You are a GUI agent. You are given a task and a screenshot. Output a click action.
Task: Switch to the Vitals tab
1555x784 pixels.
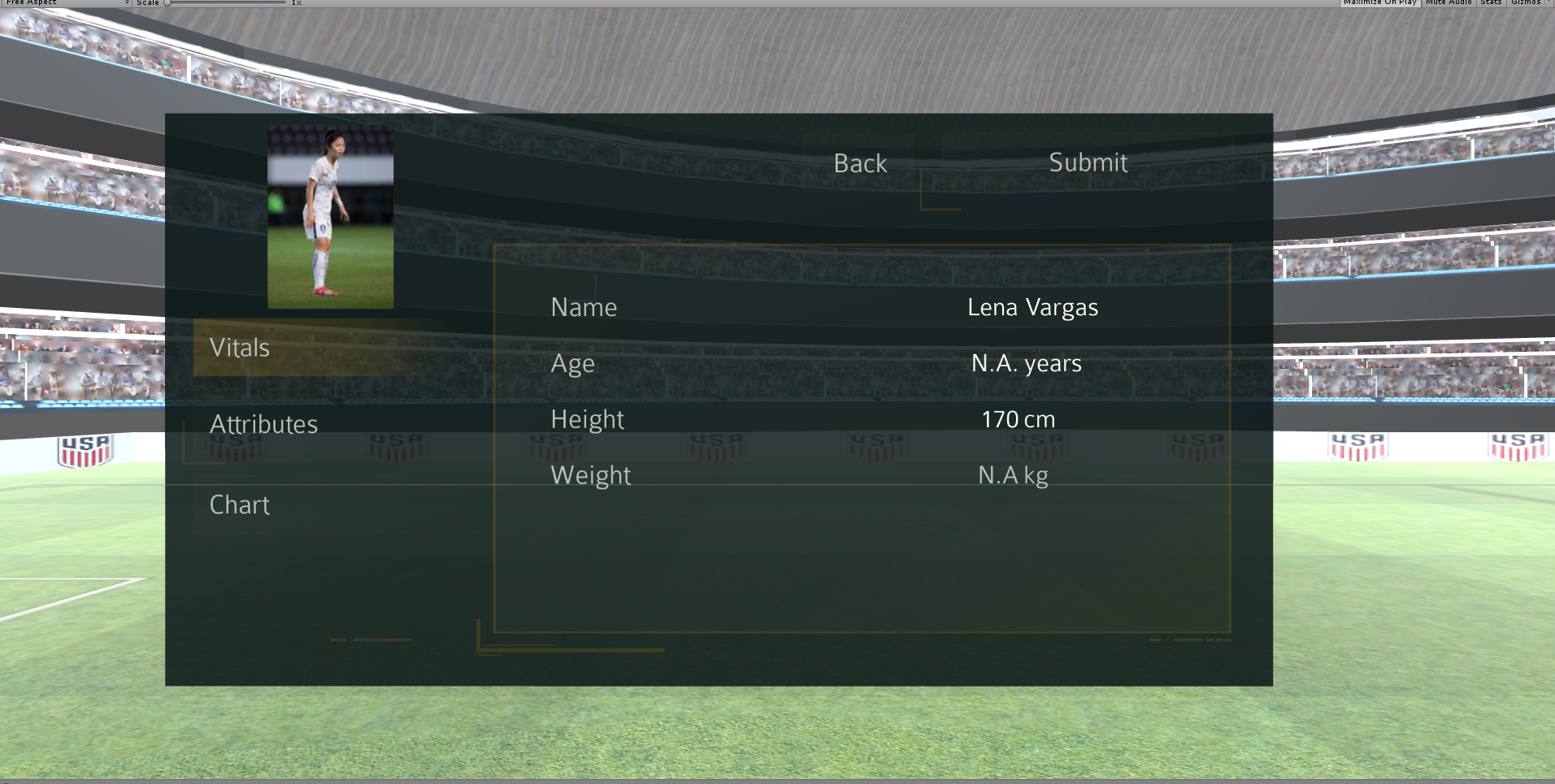tap(240, 348)
